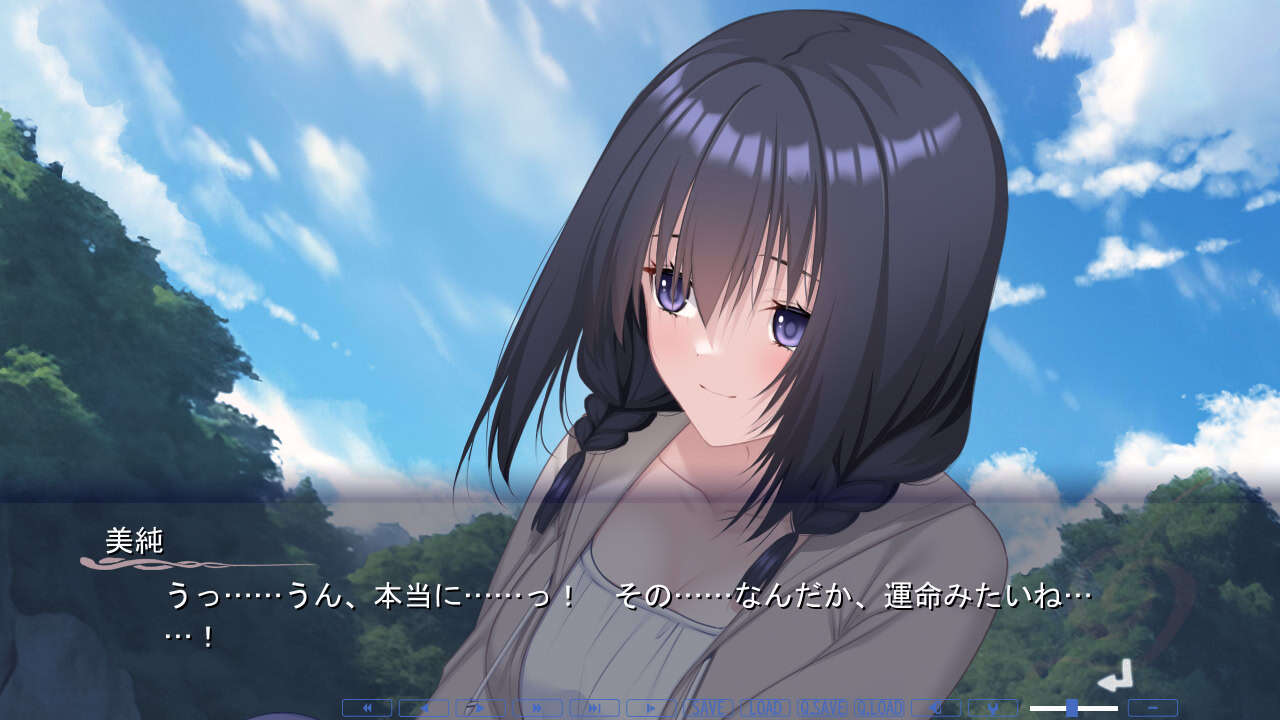Advance dialogue with the white return arrow

point(1115,676)
